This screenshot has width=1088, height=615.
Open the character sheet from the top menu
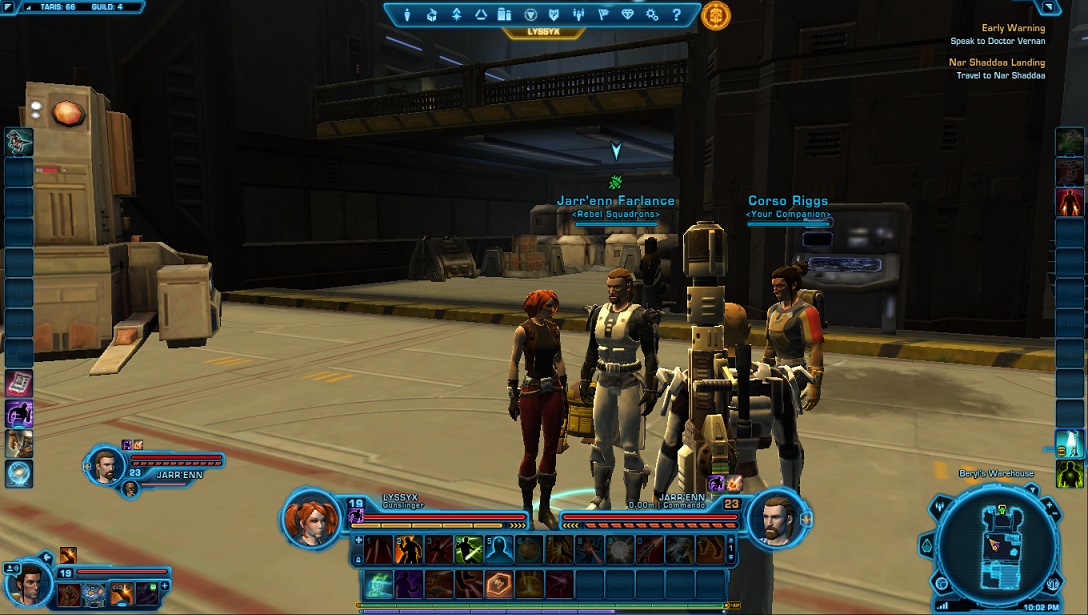[407, 15]
